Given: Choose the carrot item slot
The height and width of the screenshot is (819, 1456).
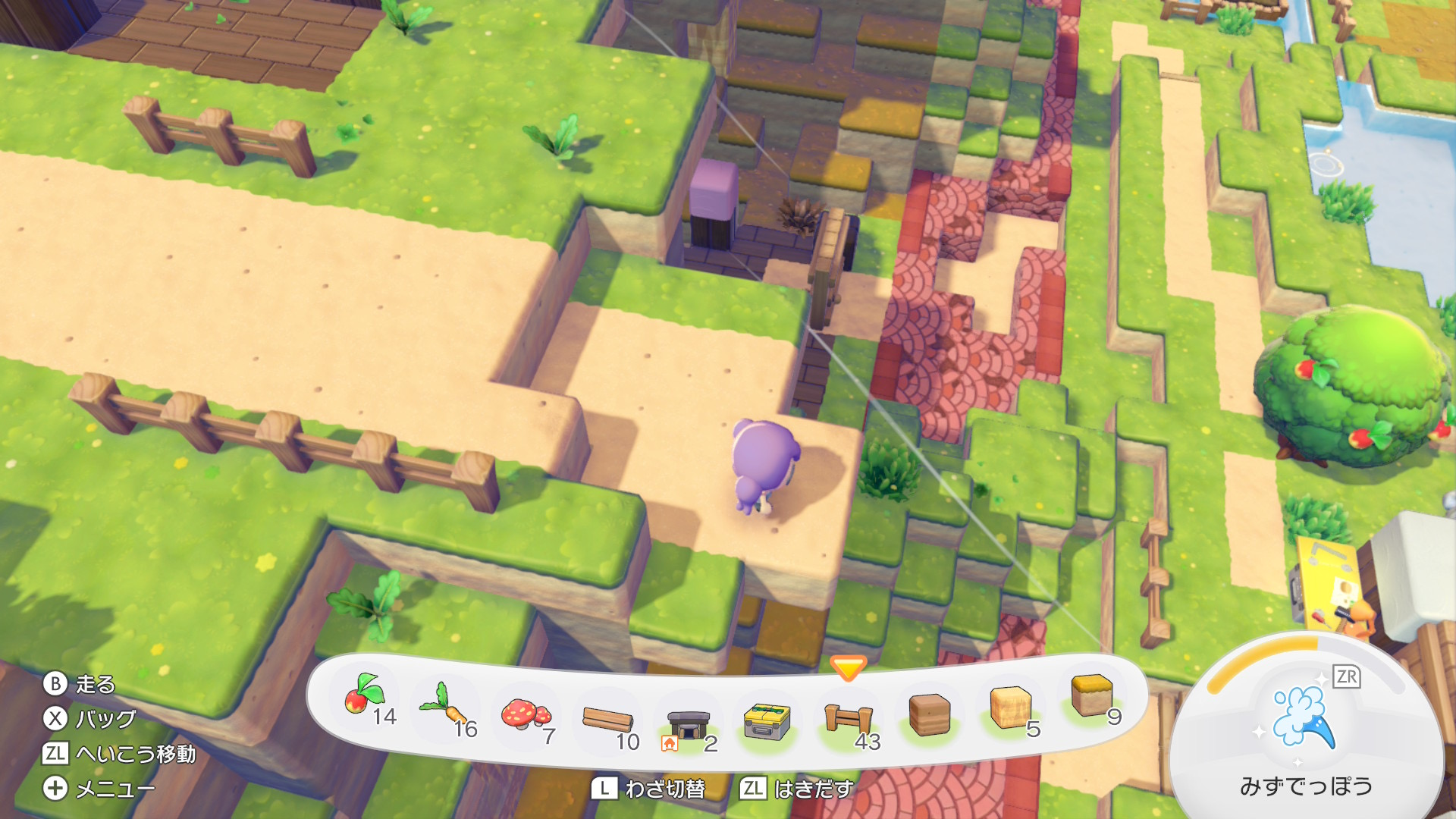Looking at the screenshot, I should (447, 705).
